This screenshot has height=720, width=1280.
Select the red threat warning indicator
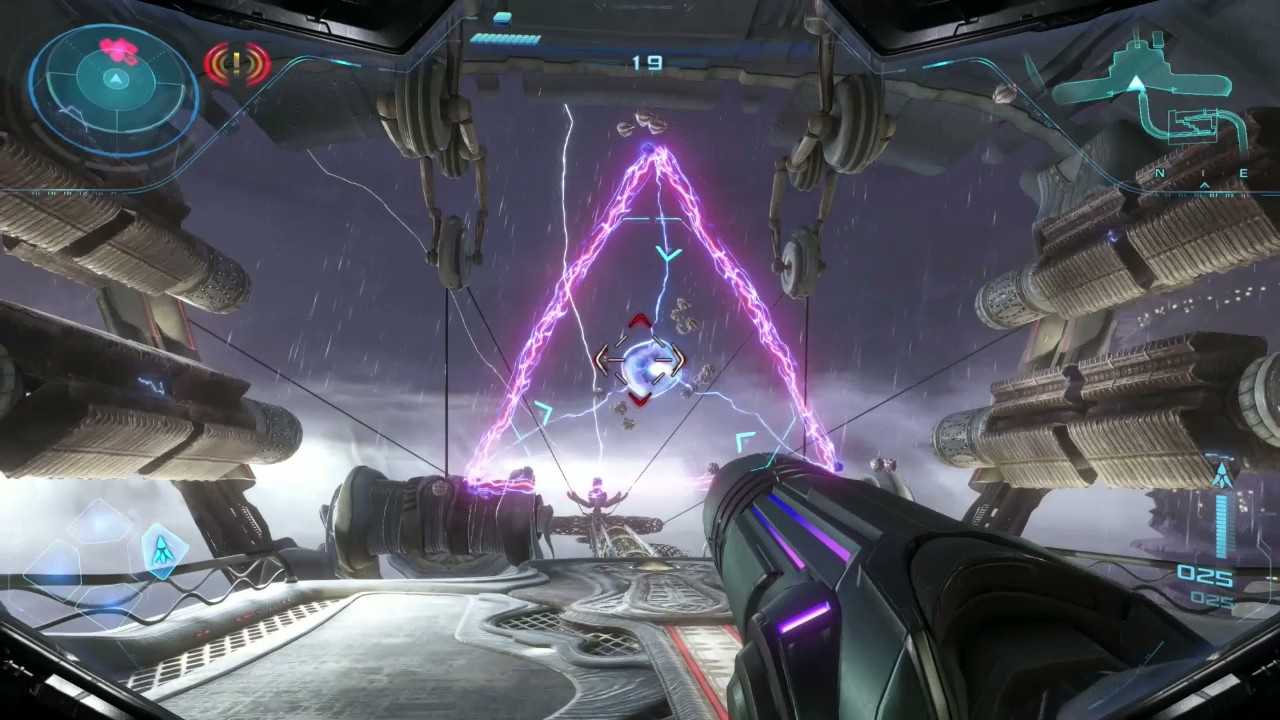click(237, 64)
